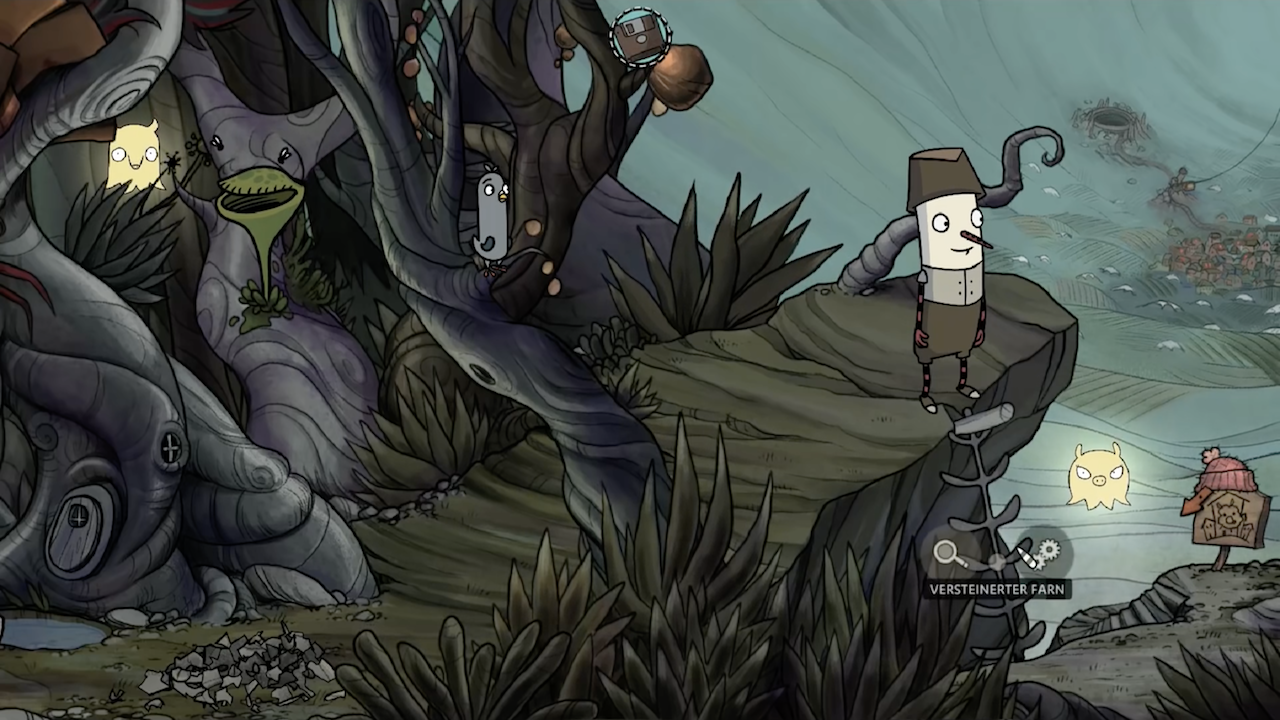Screen dimensions: 1280x720
Task: Examine the fern with the magnifying glass icon
Action: tap(946, 553)
